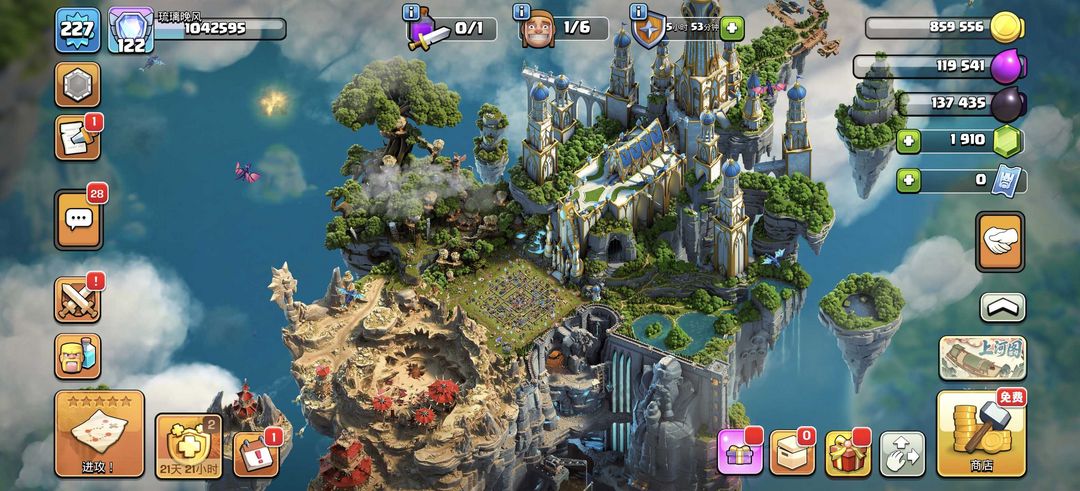The width and height of the screenshot is (1080, 491).
Task: Open the purple gift box button
Action: pyautogui.click(x=740, y=453)
